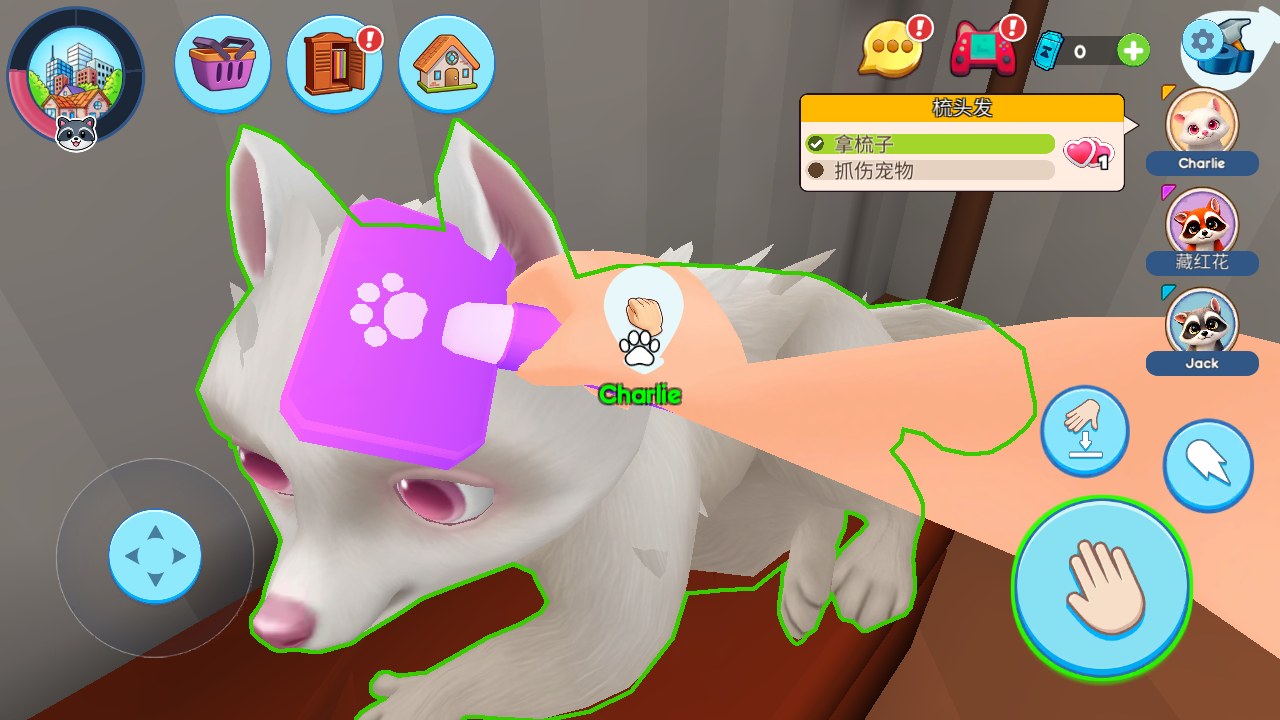Open the shopping basket store

point(222,64)
